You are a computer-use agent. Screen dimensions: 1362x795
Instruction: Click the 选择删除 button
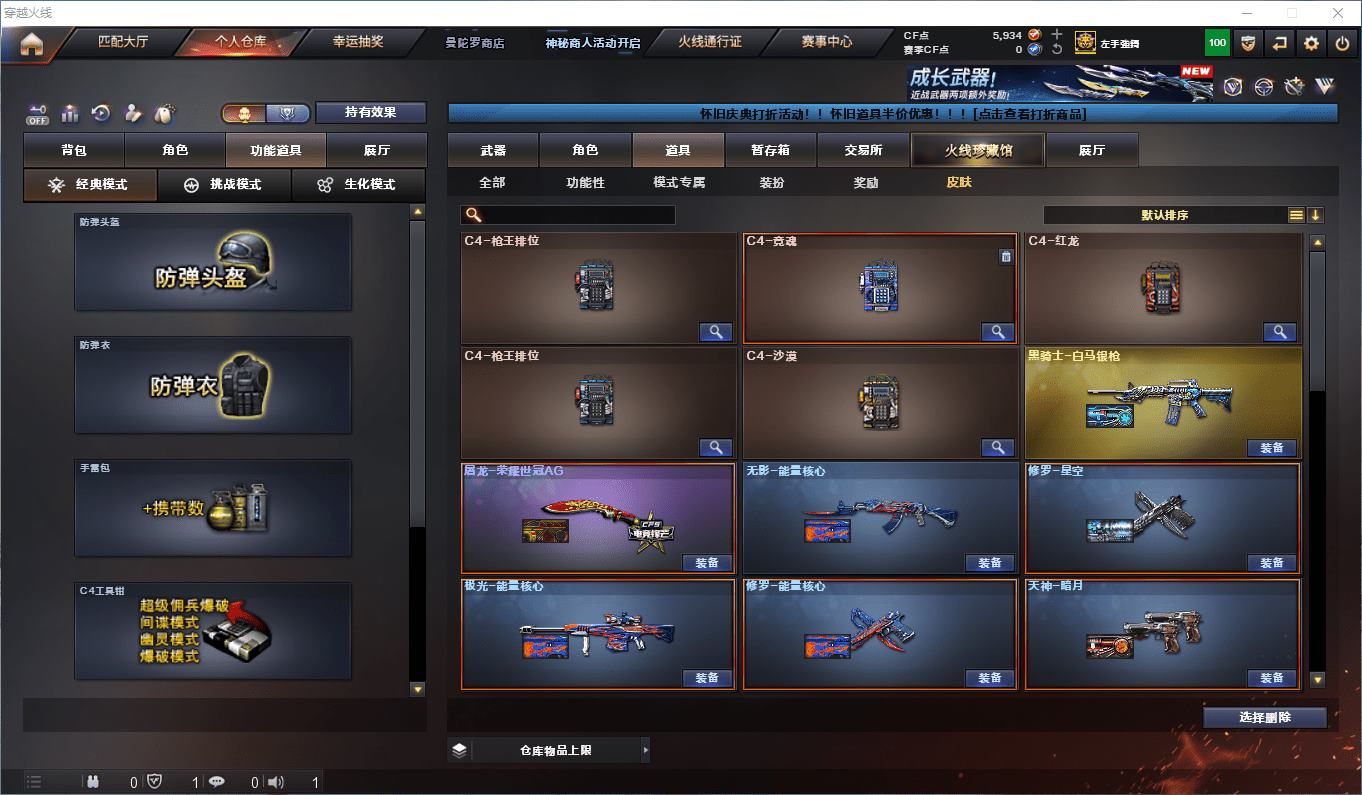1264,717
